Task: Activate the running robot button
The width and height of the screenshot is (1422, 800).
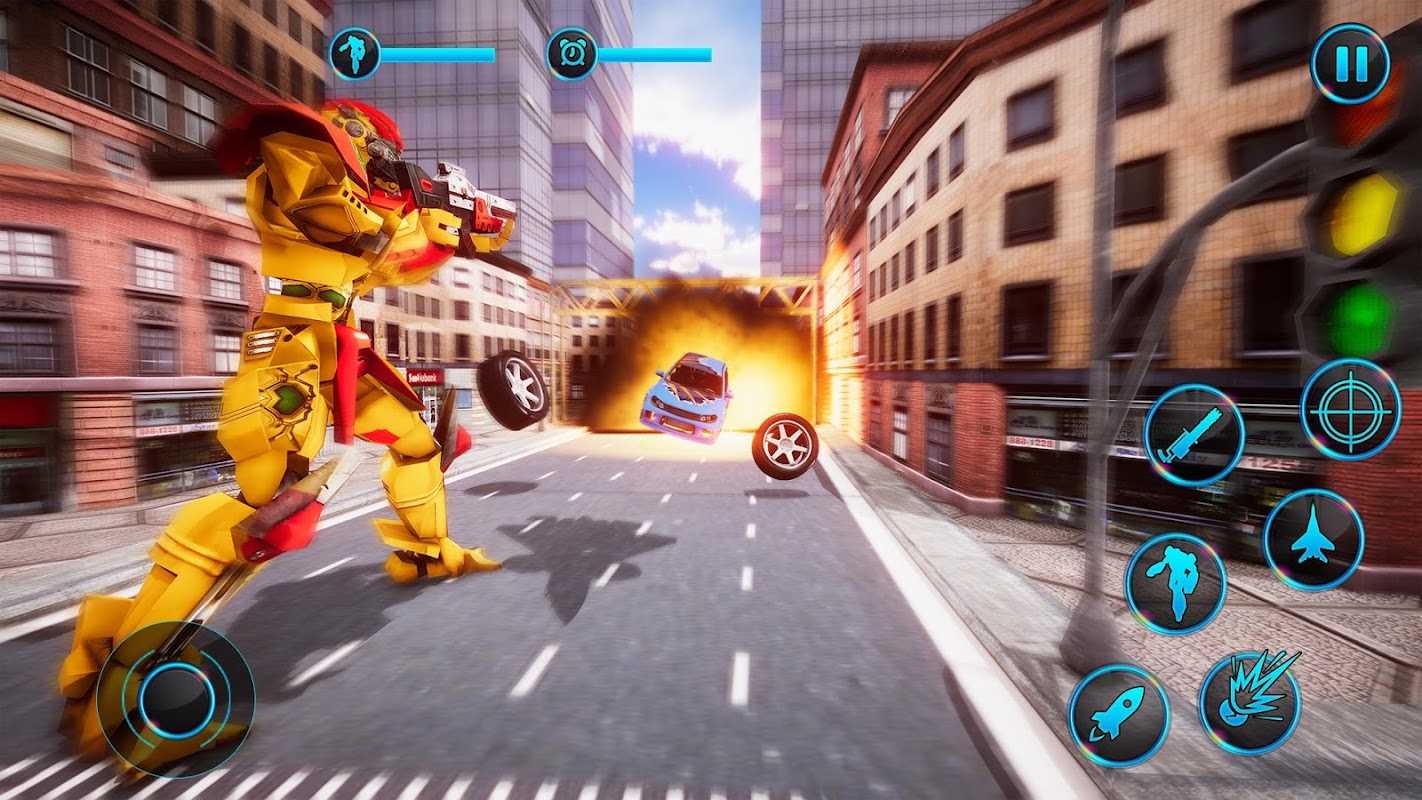Action: (x=1176, y=584)
